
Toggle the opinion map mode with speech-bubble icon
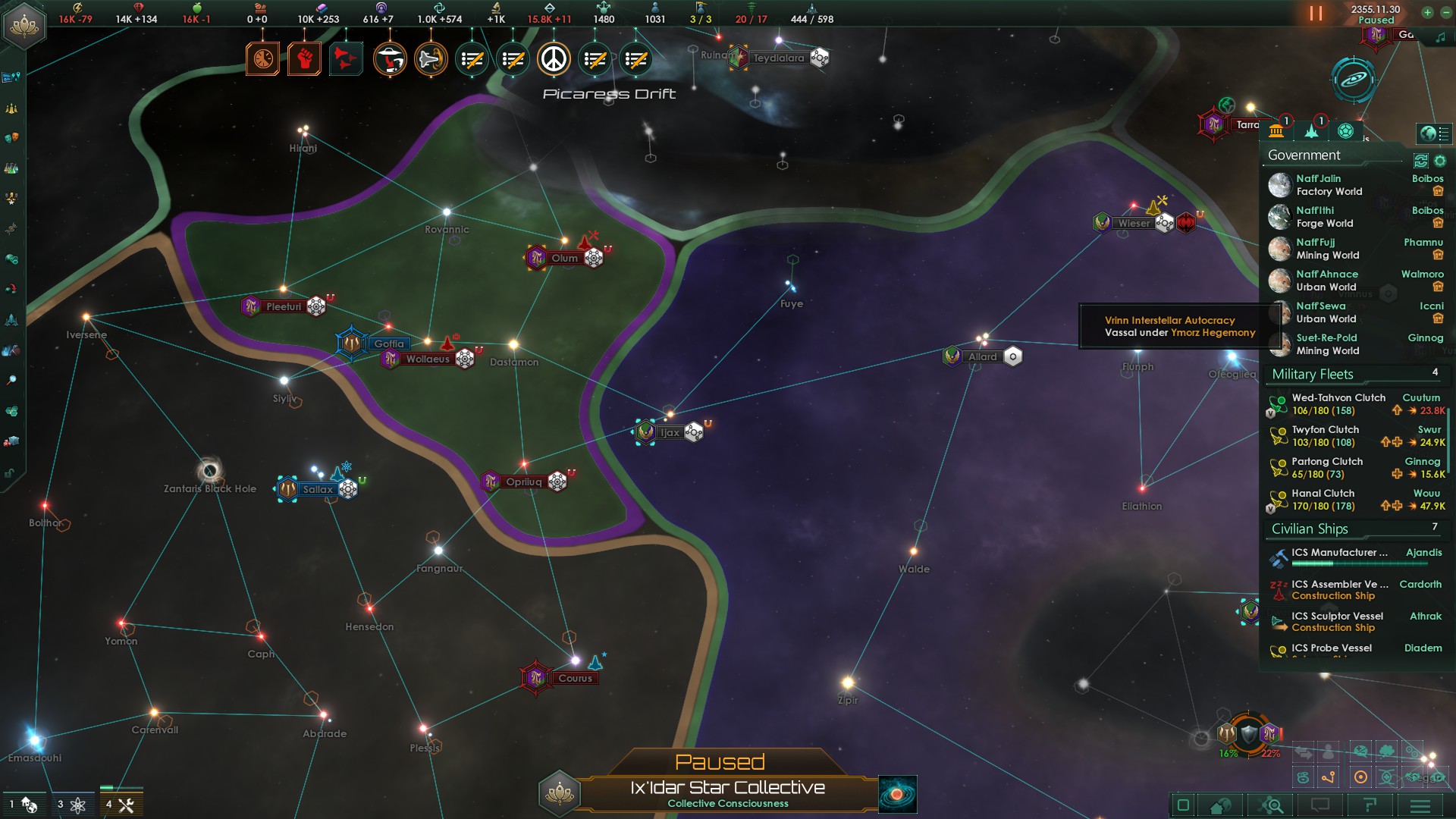click(1360, 752)
